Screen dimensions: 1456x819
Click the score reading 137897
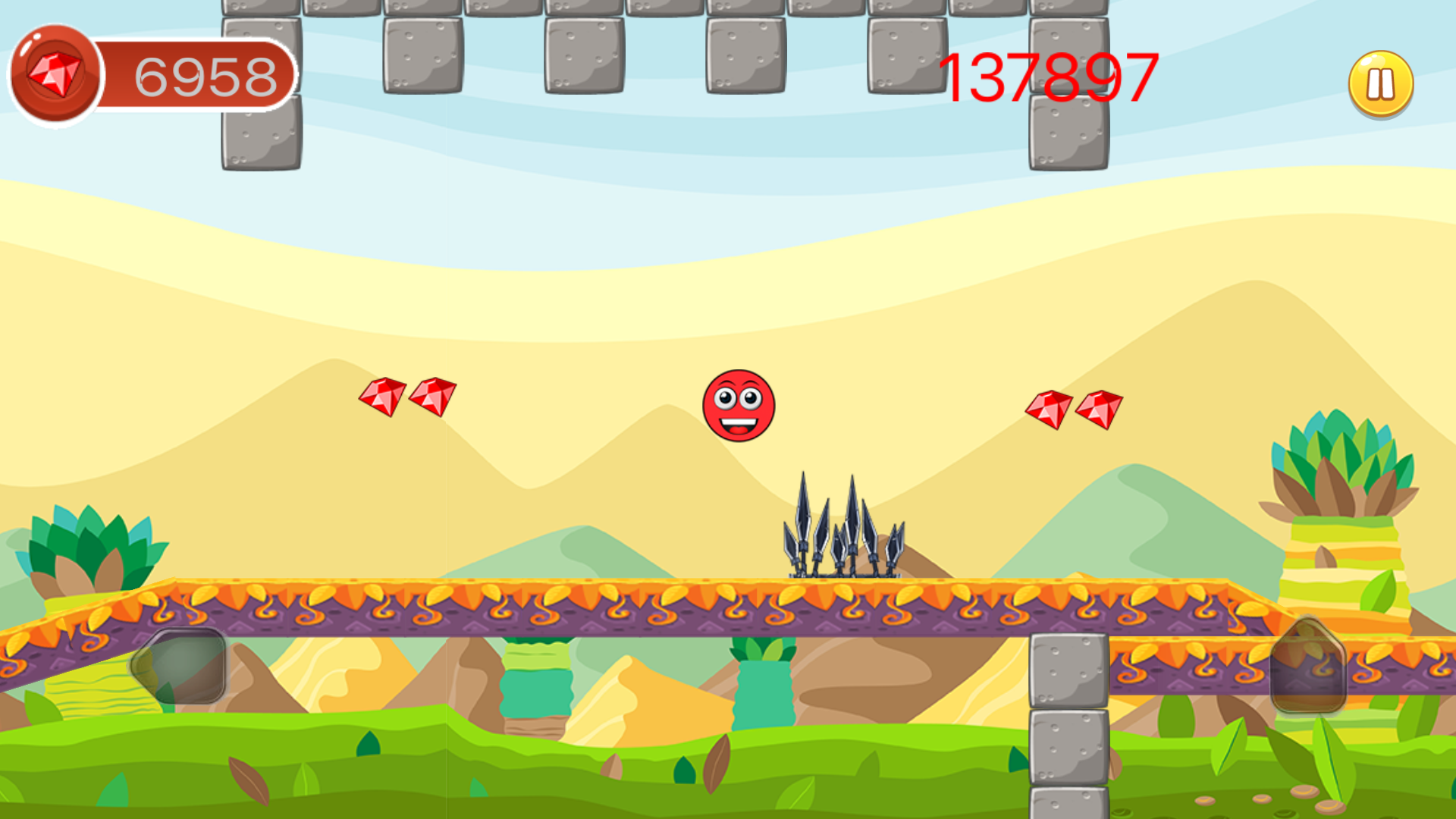1046,76
